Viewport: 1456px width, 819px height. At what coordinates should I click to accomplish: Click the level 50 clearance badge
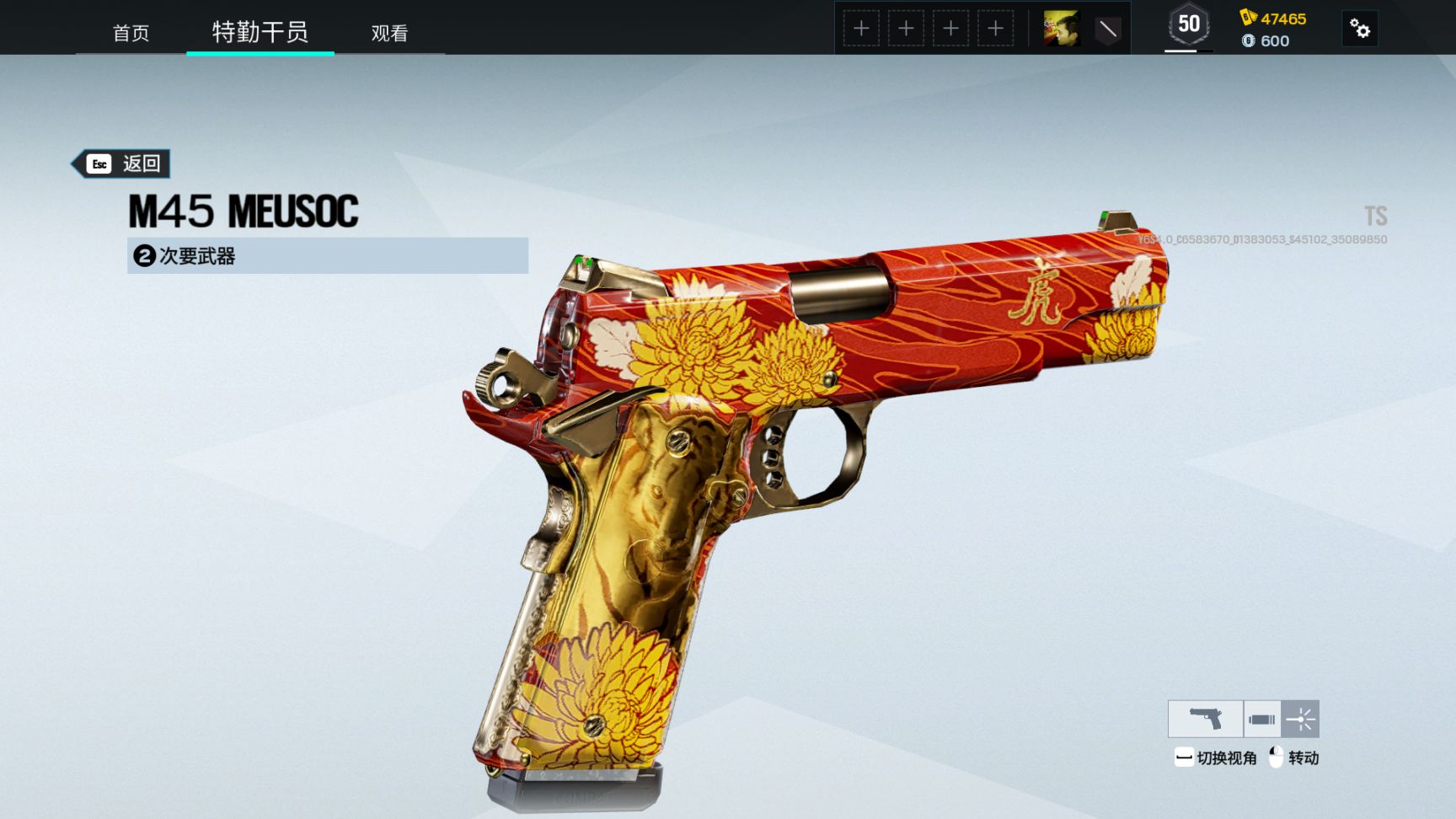1188,25
